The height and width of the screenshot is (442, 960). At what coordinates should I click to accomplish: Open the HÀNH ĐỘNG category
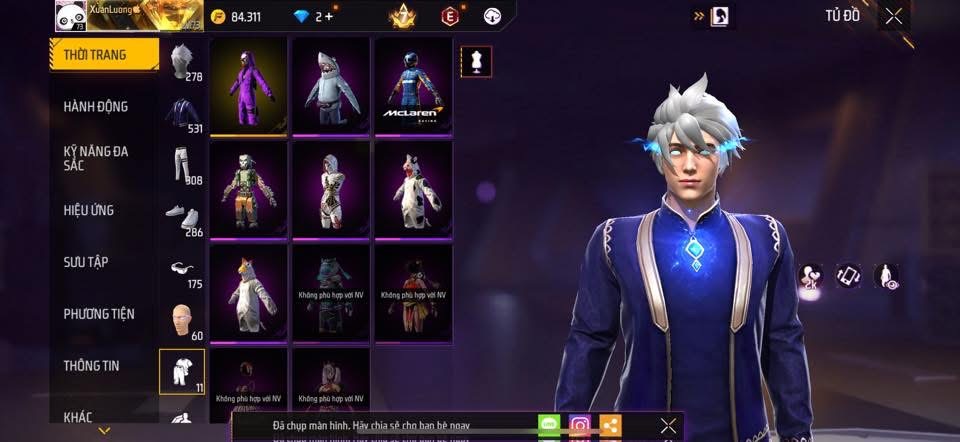(96, 106)
